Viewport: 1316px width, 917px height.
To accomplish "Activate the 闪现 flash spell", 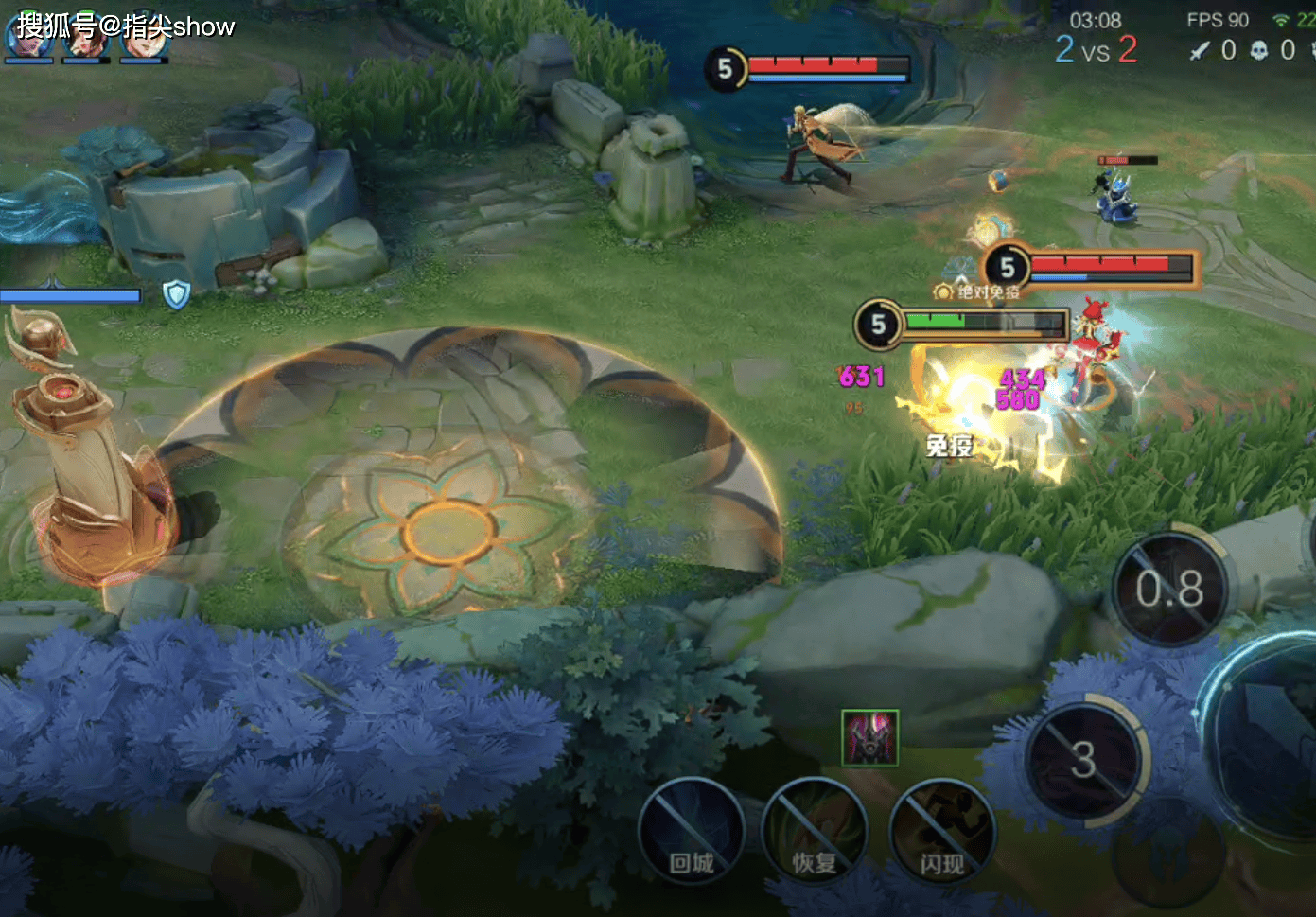I will [941, 830].
